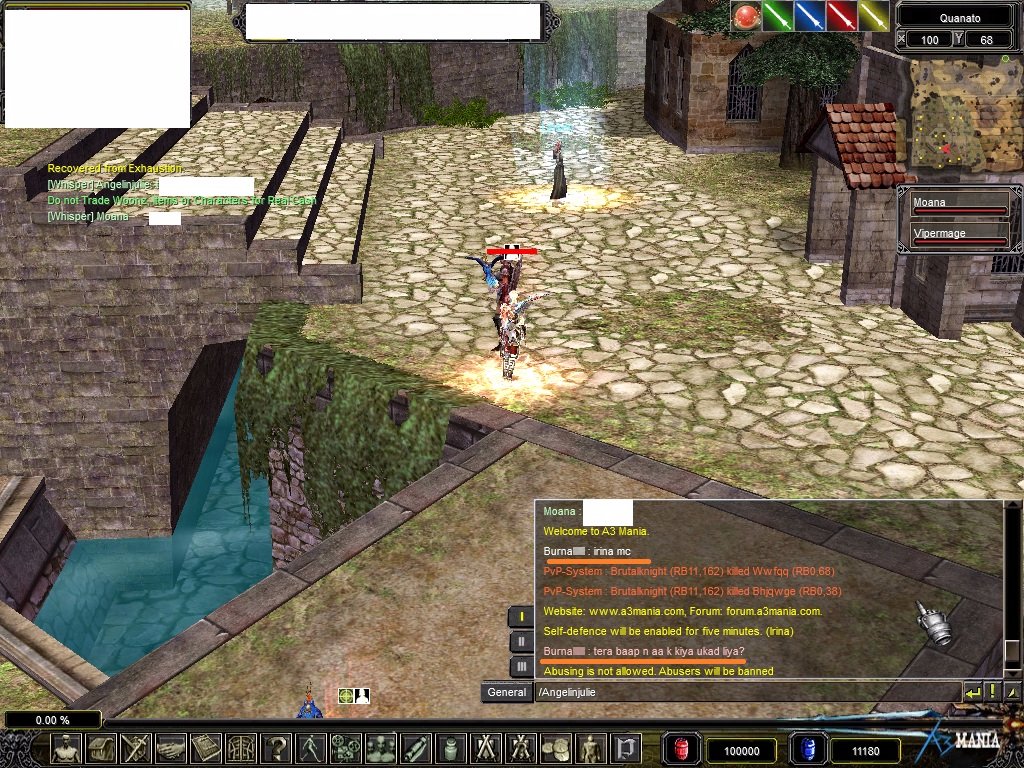Click the handshake trade icon
Viewport: 1024px width, 768px height.
tap(171, 748)
